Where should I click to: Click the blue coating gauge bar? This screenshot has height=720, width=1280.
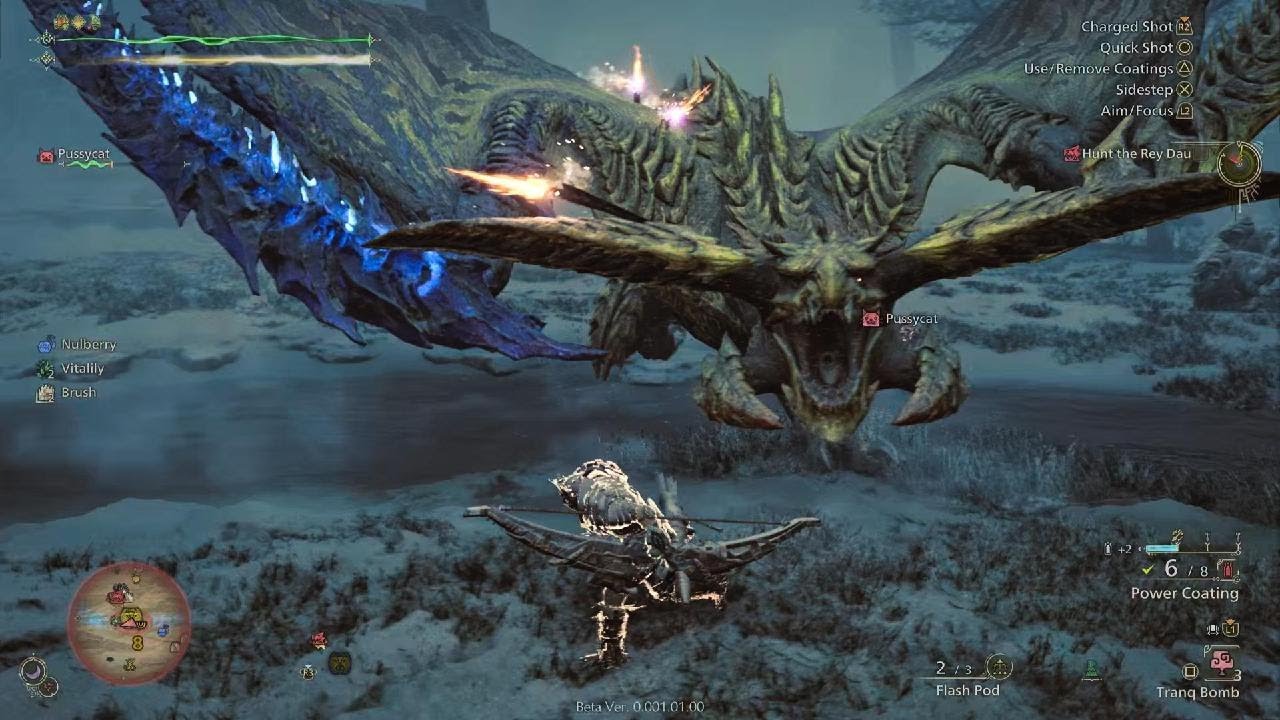point(1161,548)
